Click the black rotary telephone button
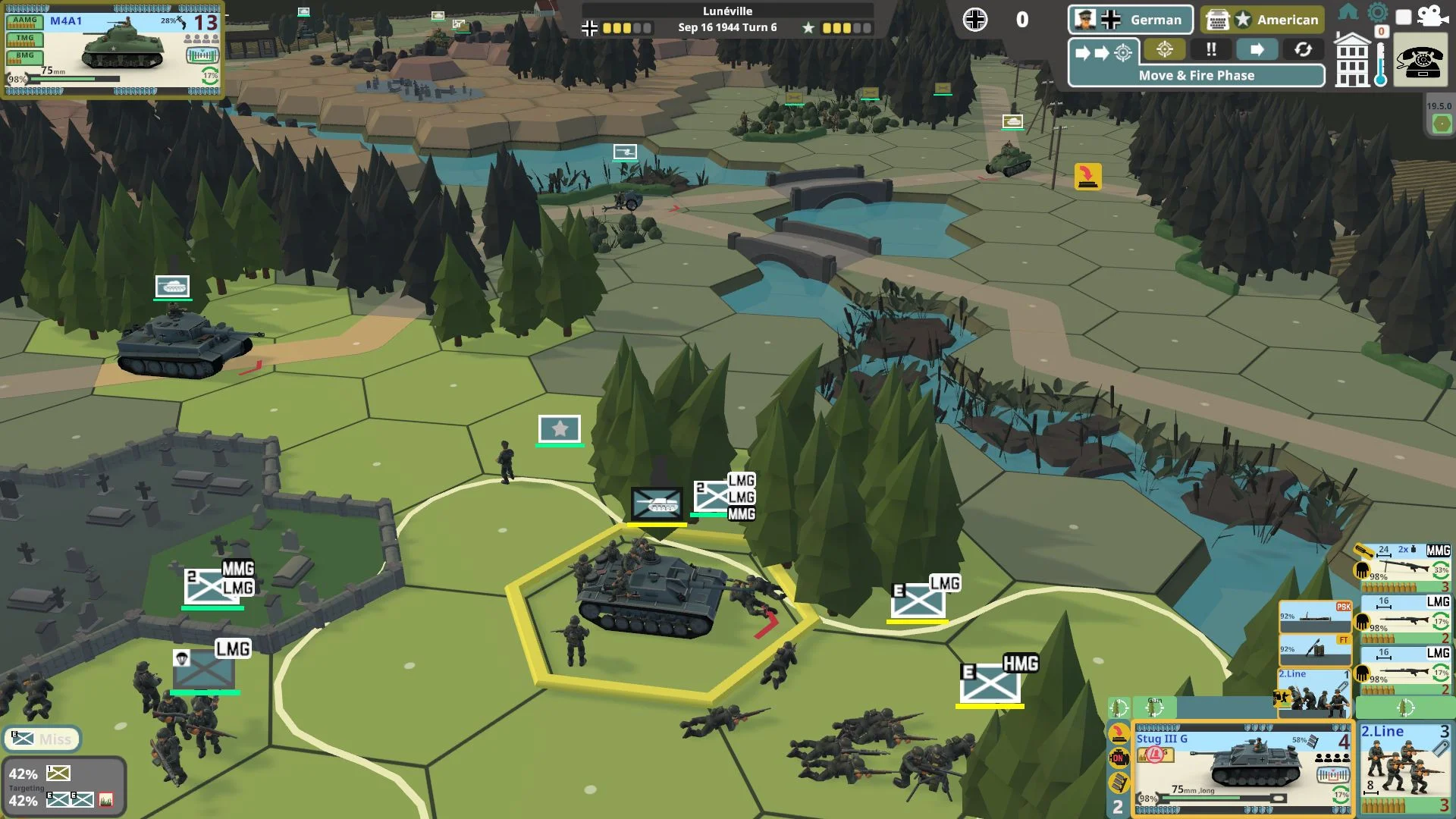1456x819 pixels. [x=1421, y=61]
